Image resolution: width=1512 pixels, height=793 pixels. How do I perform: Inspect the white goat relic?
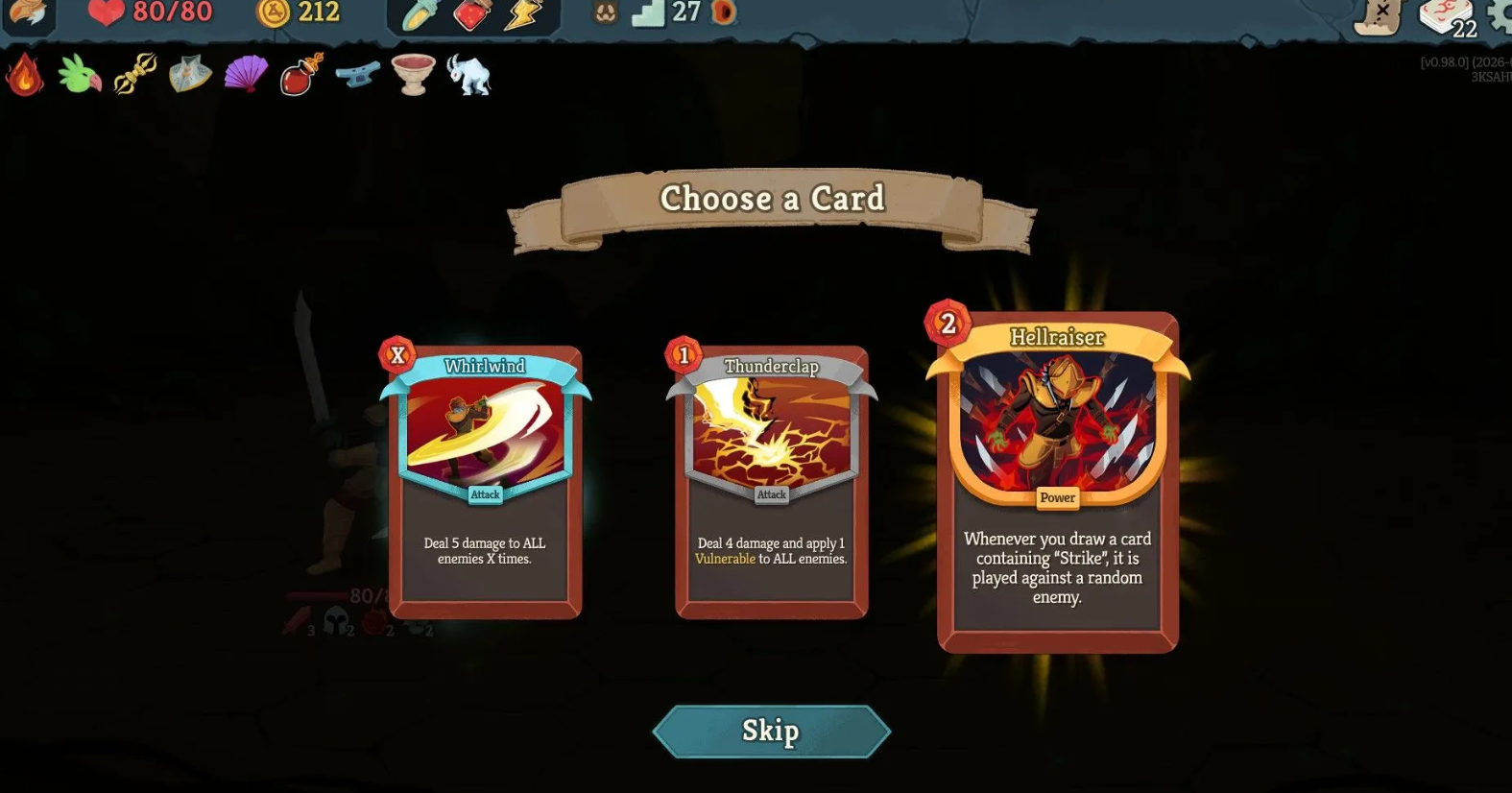[468, 75]
